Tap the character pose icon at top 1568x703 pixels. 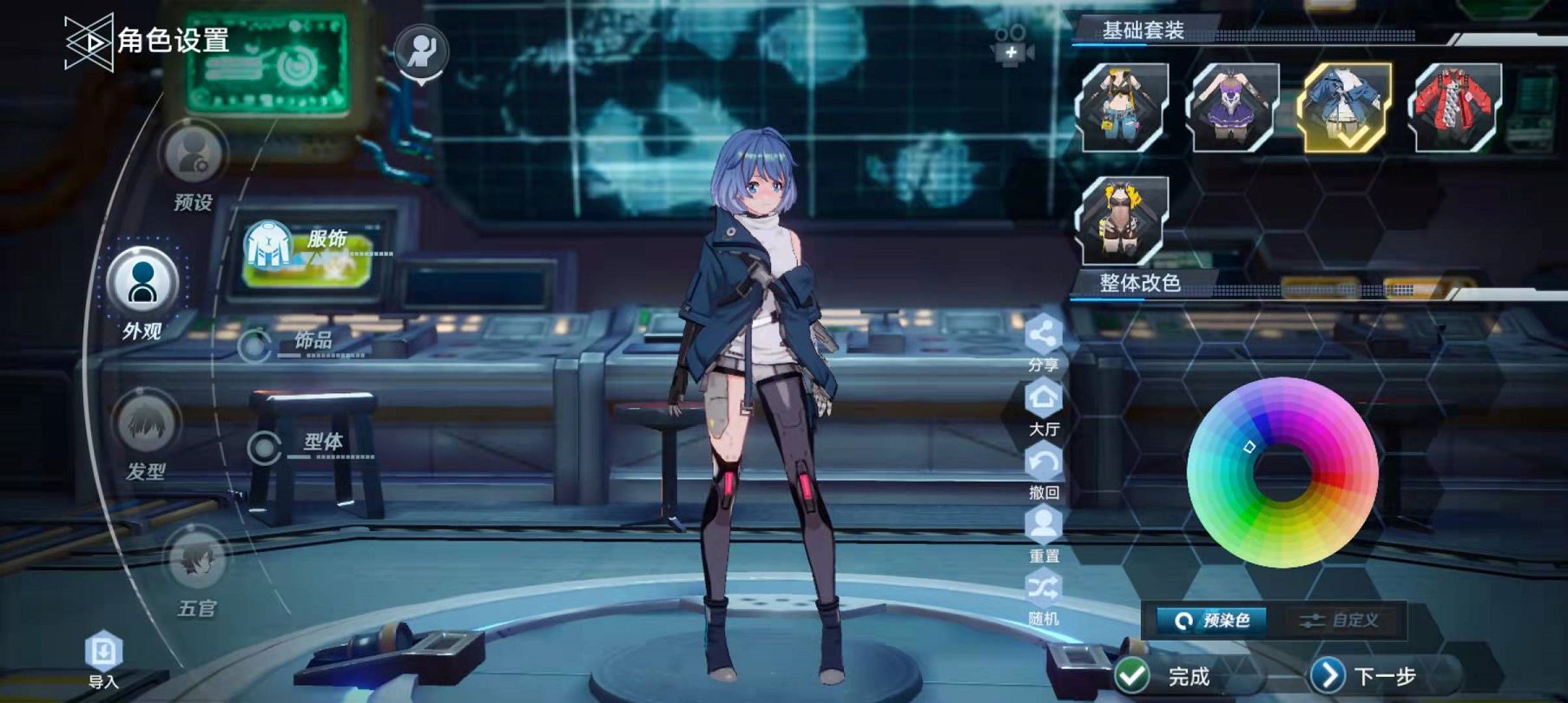421,51
